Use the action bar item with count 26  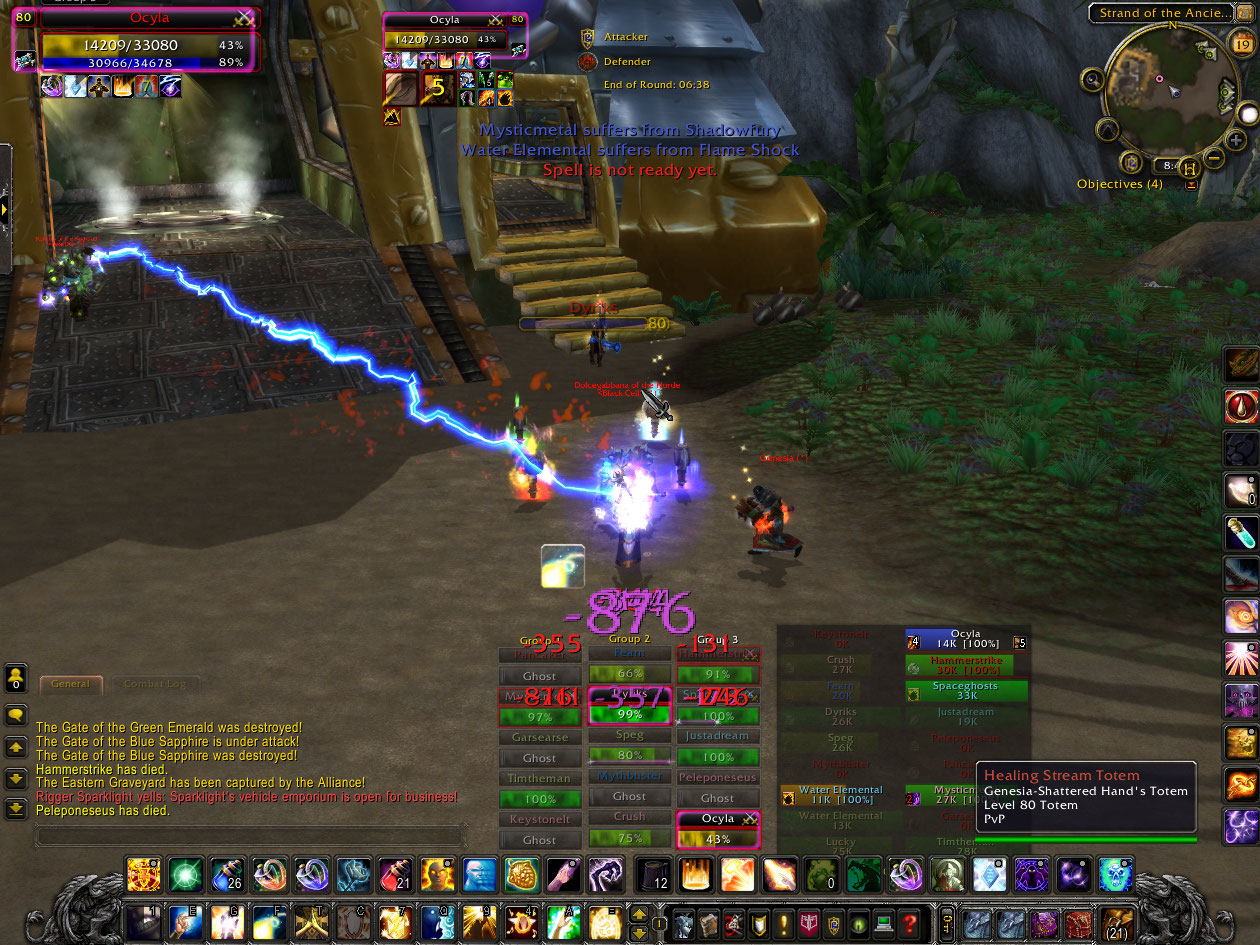pos(226,875)
